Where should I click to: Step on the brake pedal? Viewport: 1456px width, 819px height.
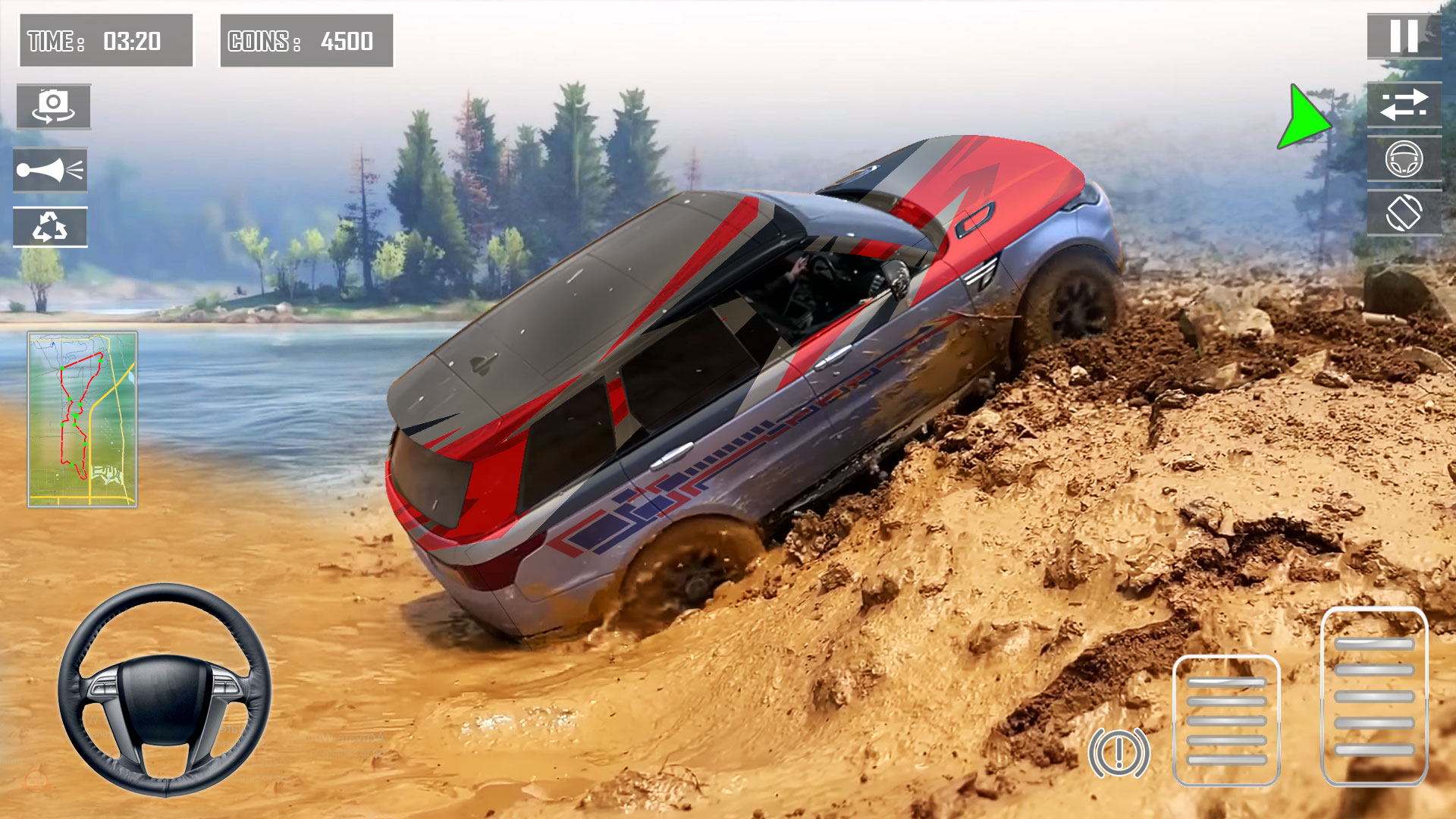click(1226, 720)
